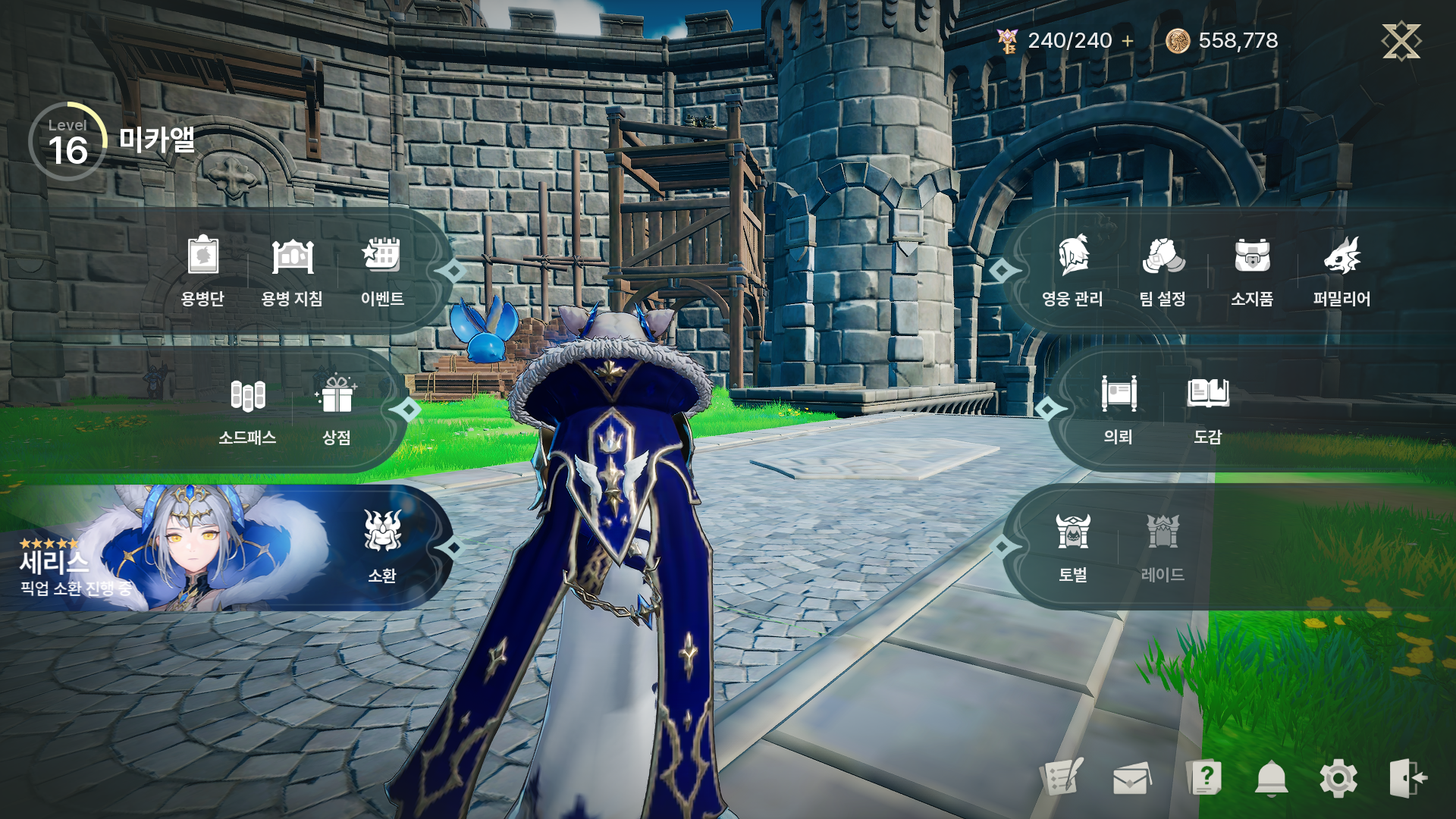
Task: Close the menu with the X button
Action: (1401, 41)
